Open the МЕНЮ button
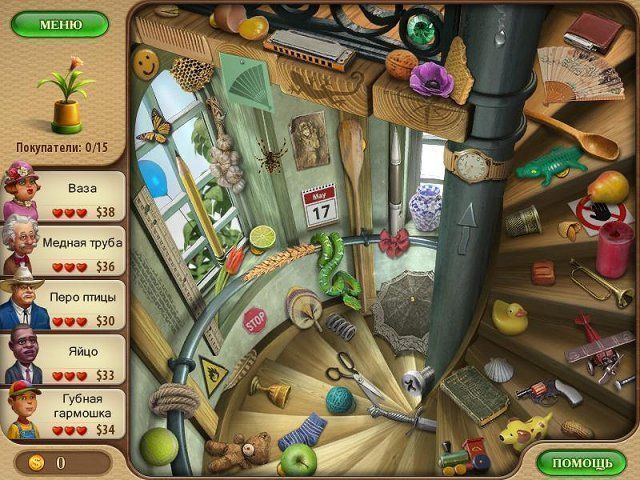This screenshot has height=480, width=640. pos(60,24)
